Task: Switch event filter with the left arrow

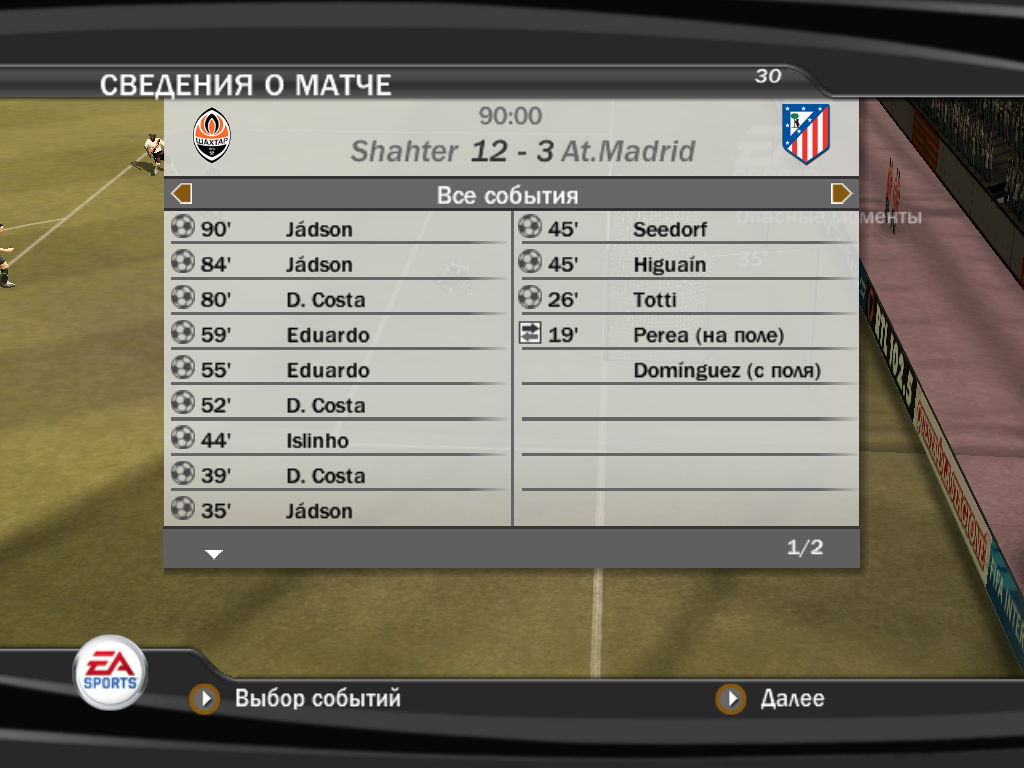Action: [x=182, y=194]
